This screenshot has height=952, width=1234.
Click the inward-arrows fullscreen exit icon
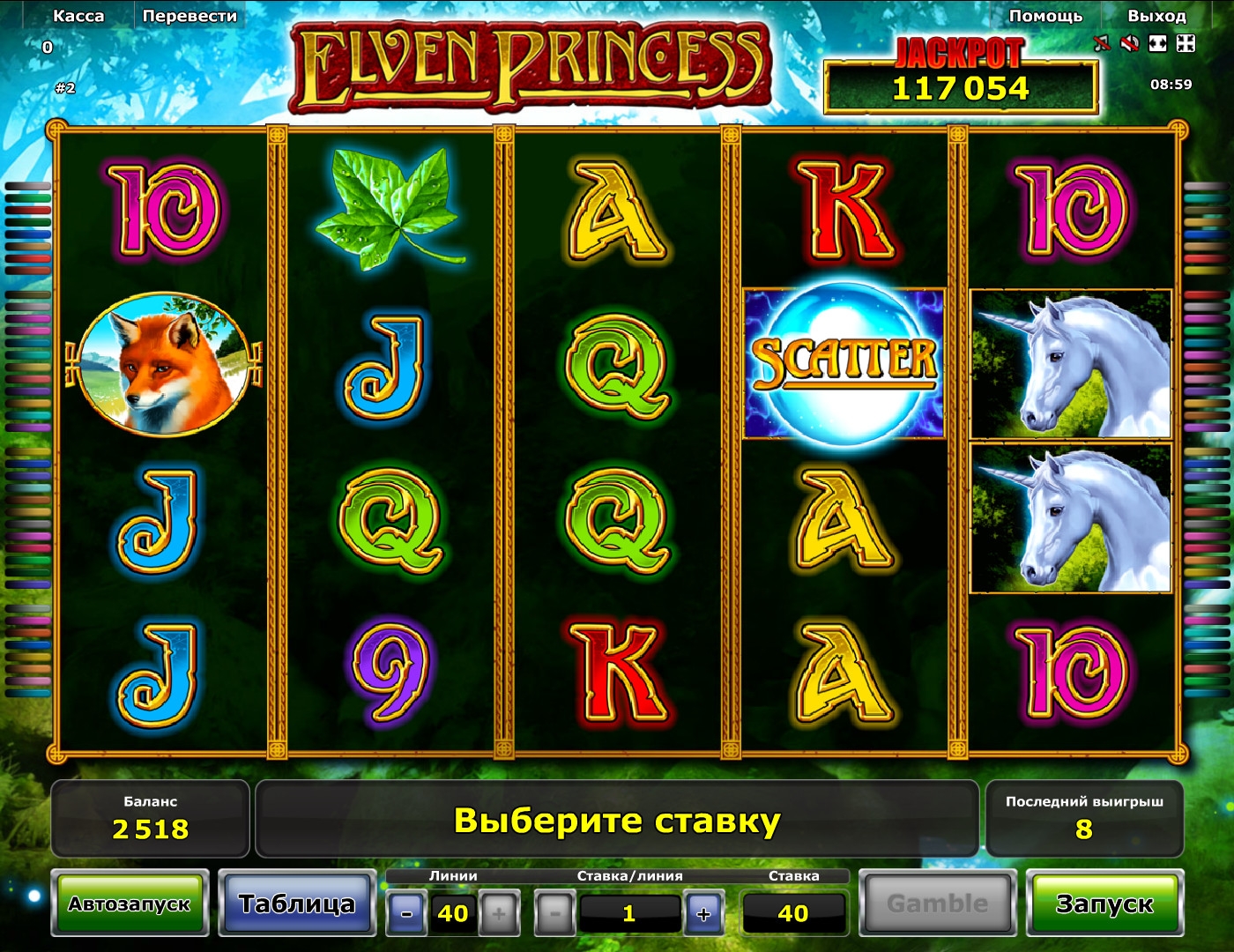tap(1186, 43)
